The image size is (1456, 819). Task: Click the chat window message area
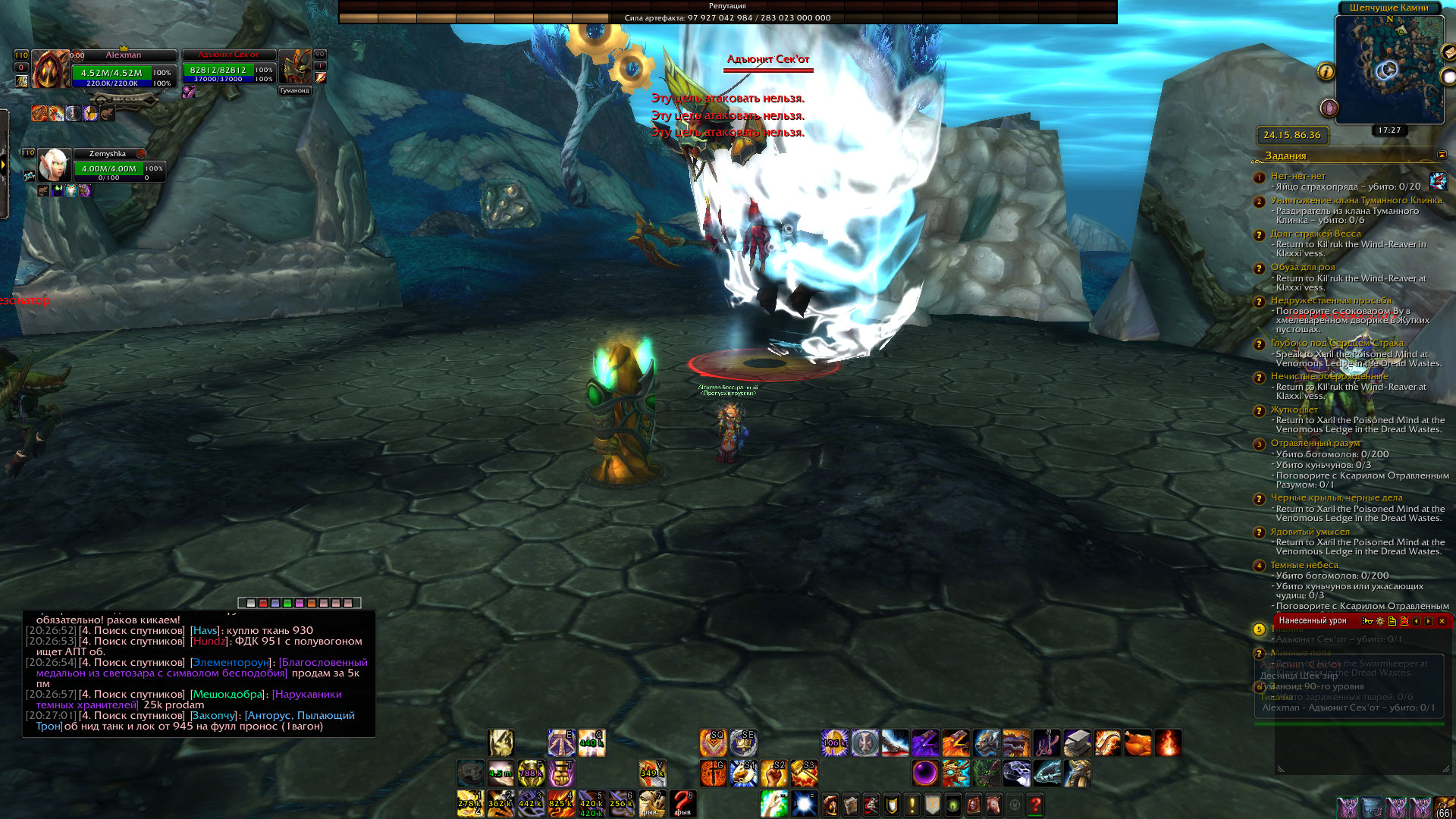[x=199, y=675]
